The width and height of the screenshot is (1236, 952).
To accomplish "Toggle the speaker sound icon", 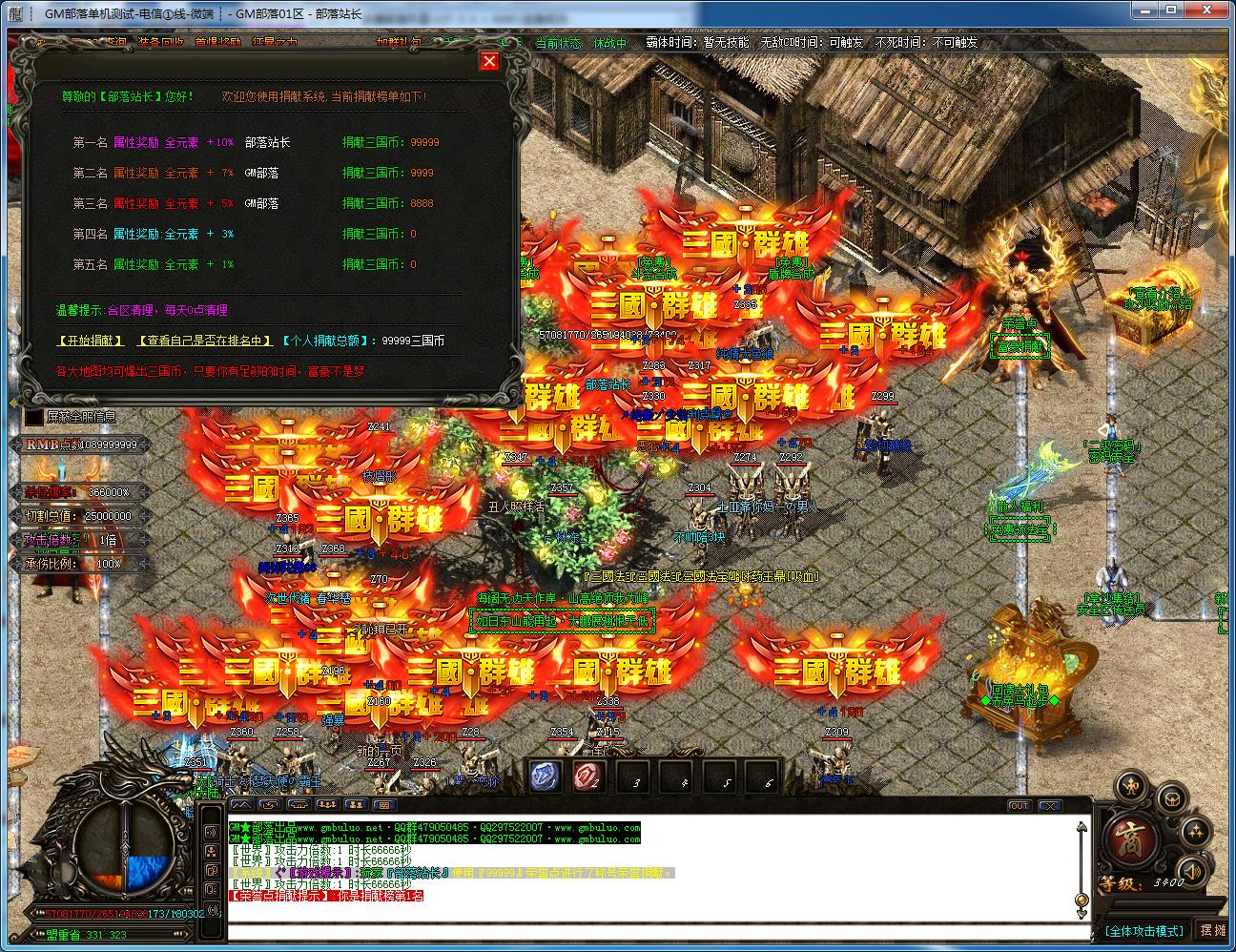I will pyautogui.click(x=1191, y=869).
